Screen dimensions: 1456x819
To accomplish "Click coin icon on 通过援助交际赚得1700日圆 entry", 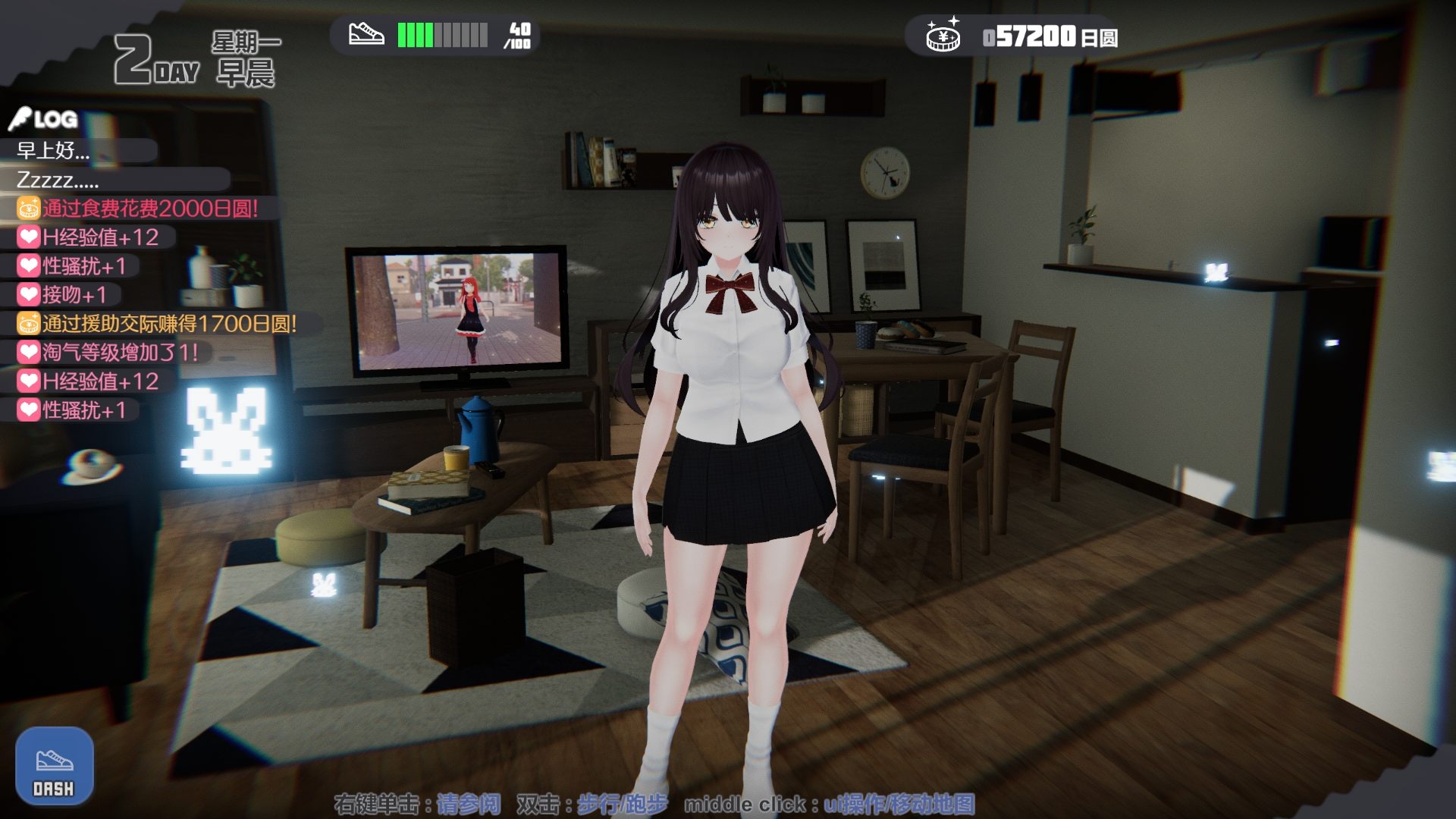I will (x=28, y=322).
